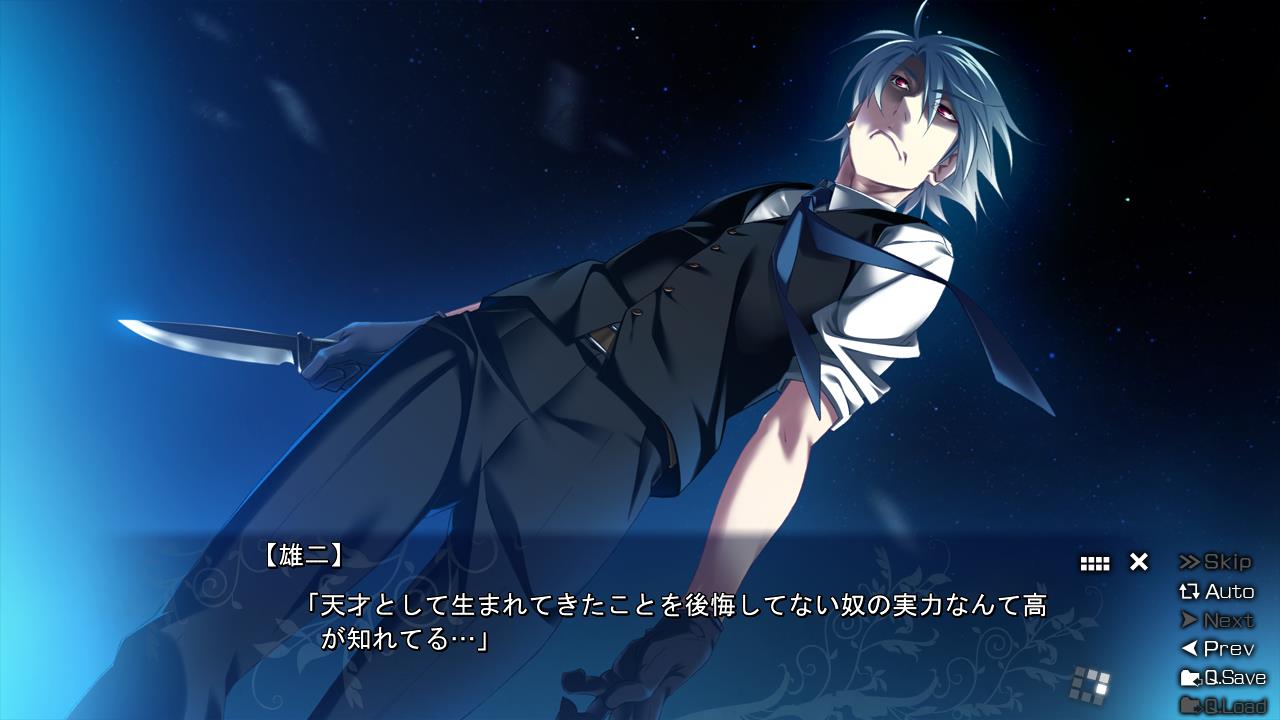Open the menu grid icon
The image size is (1280, 720).
pos(1095,563)
